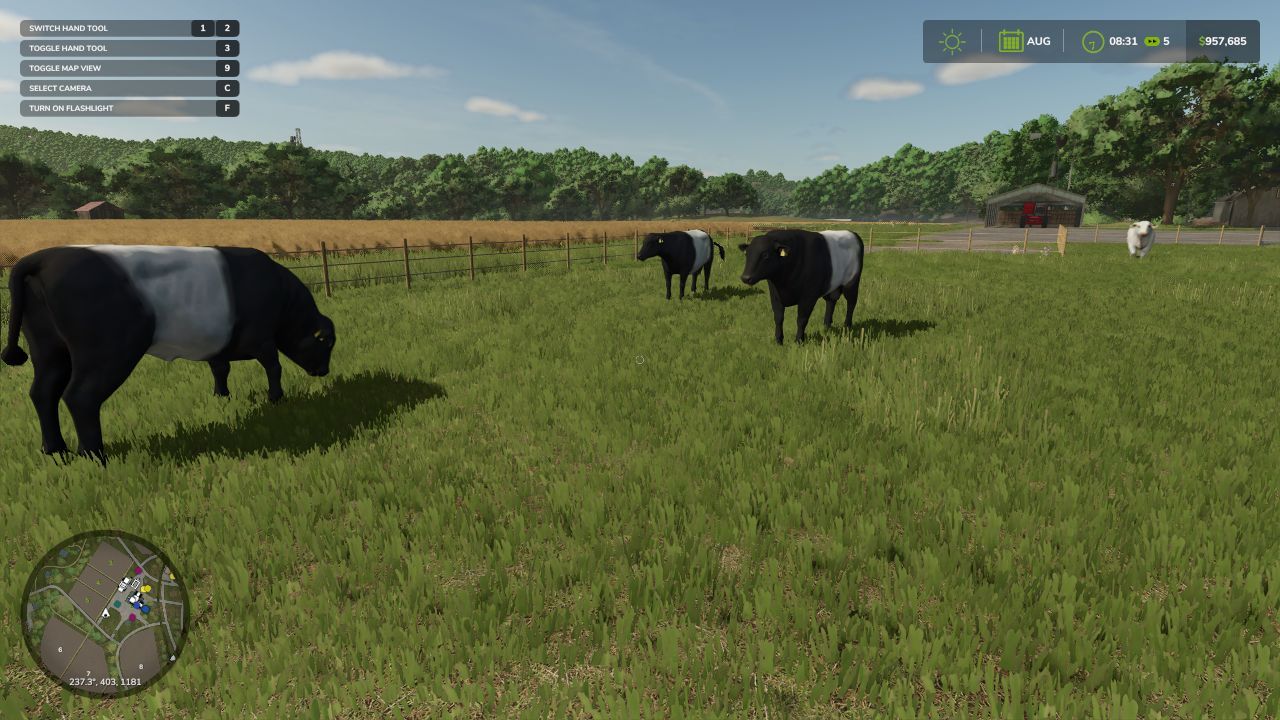Viewport: 1280px width, 720px height.
Task: Click field number 8 on the minimap
Action: tap(140, 667)
